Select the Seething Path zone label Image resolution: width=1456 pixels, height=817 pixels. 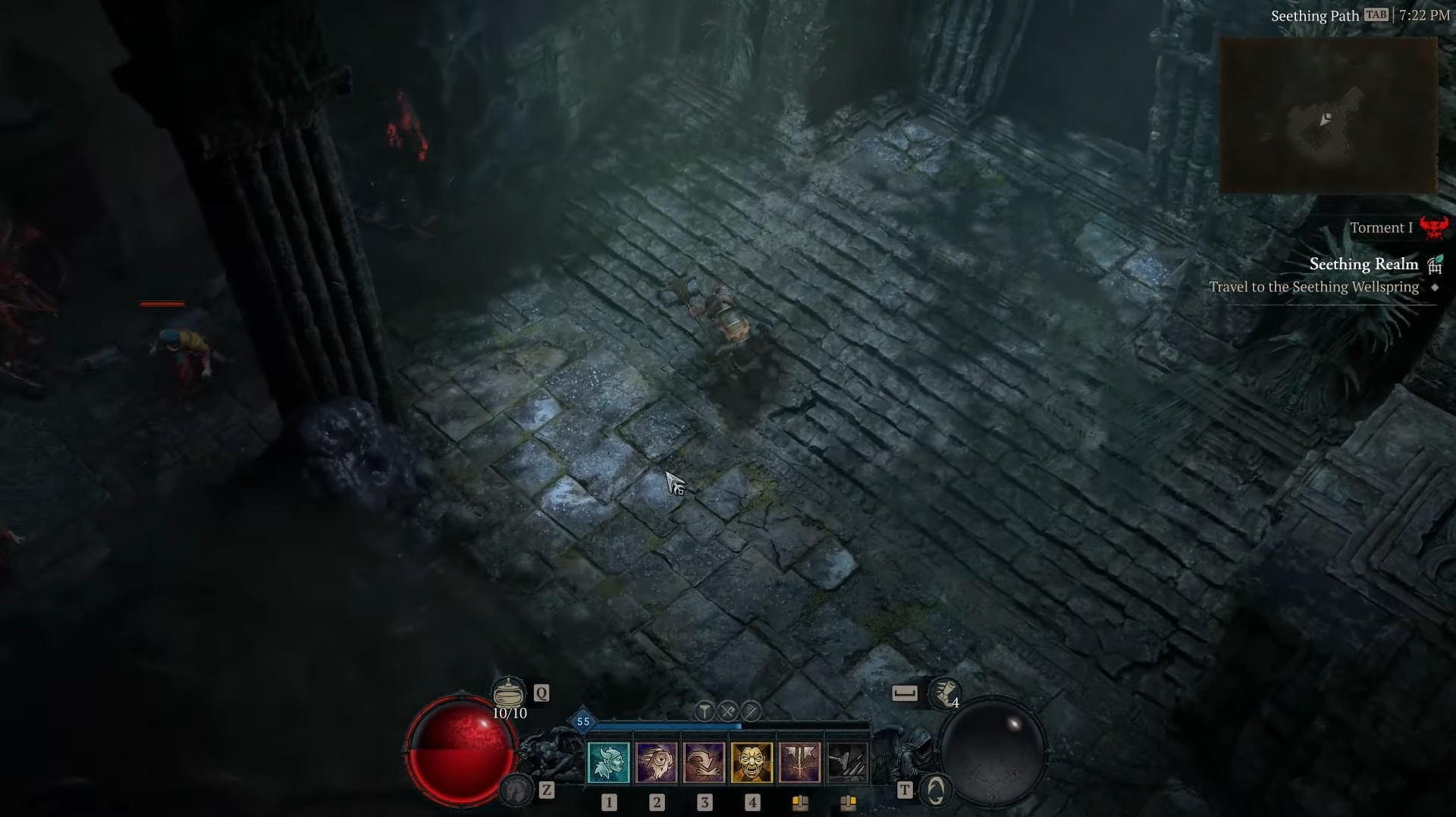coord(1315,14)
